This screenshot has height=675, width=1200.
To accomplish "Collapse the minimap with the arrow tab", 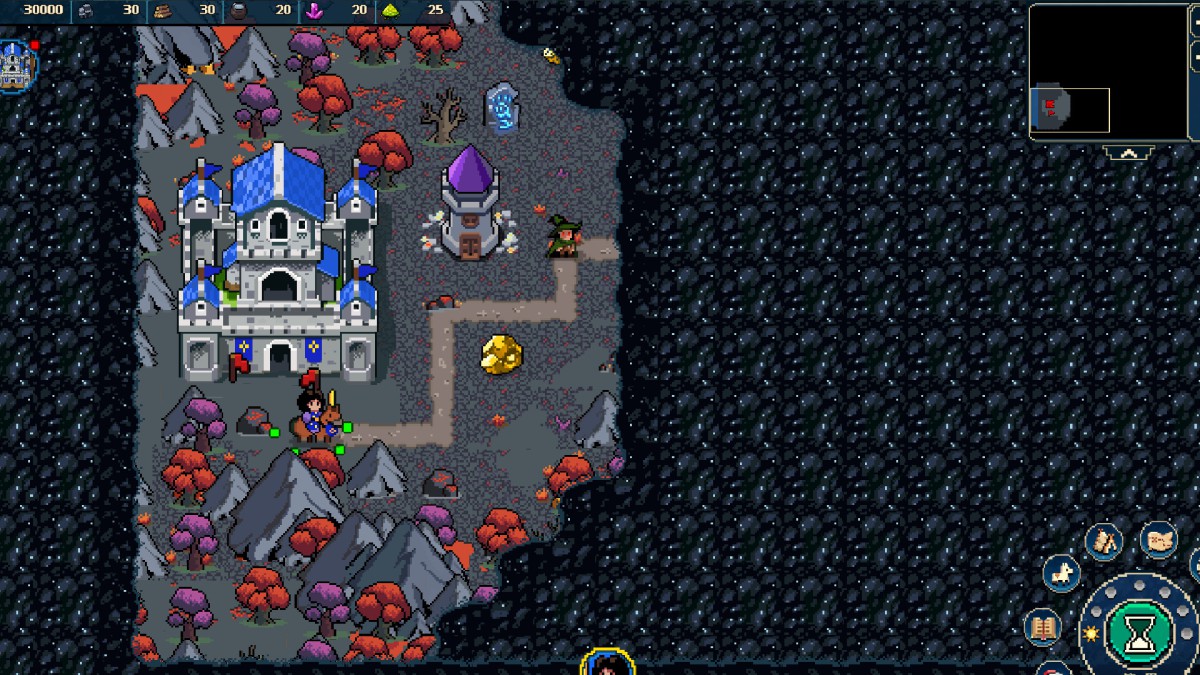I will (1129, 153).
